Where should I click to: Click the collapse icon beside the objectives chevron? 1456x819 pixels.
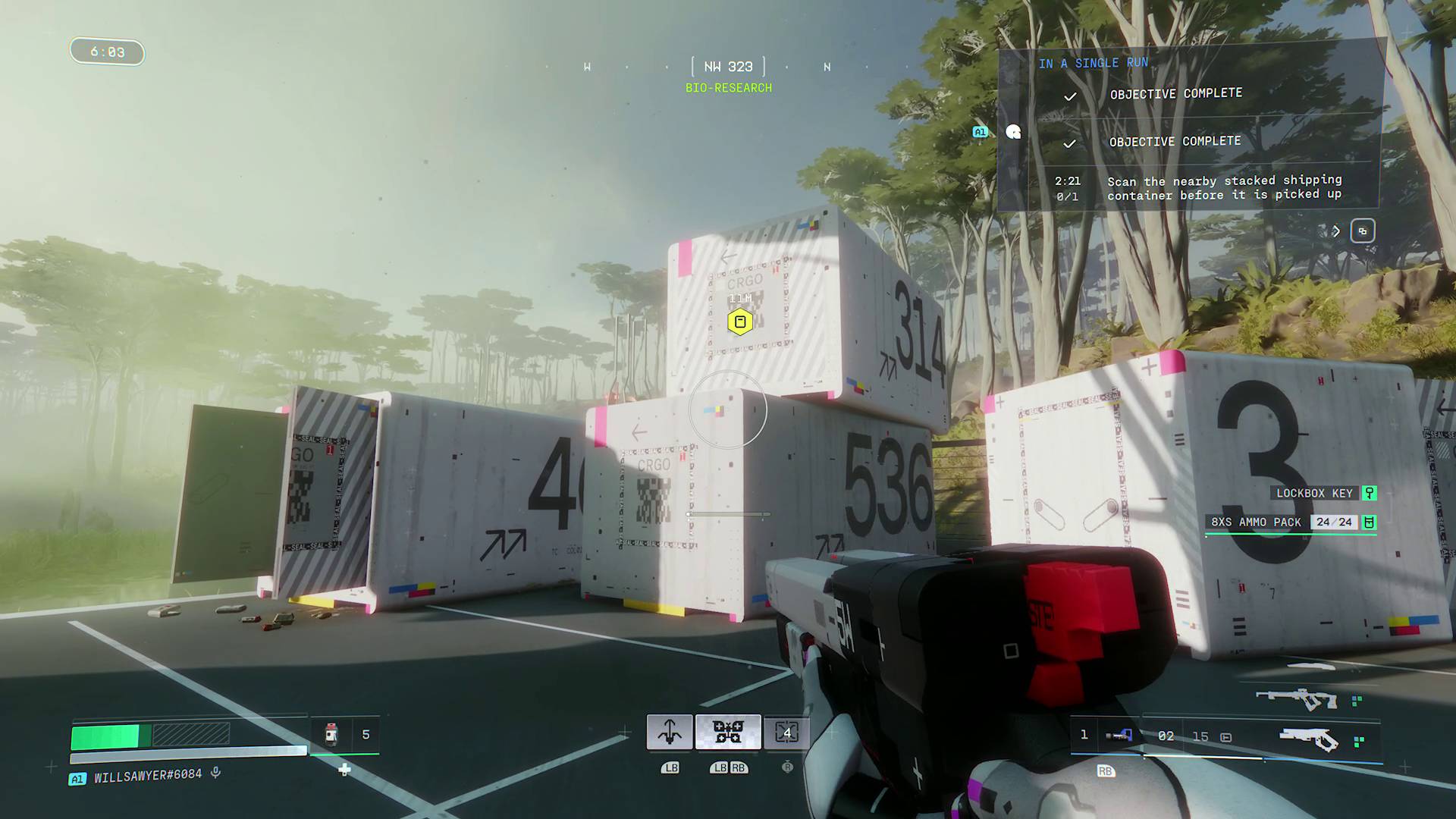[x=1363, y=231]
